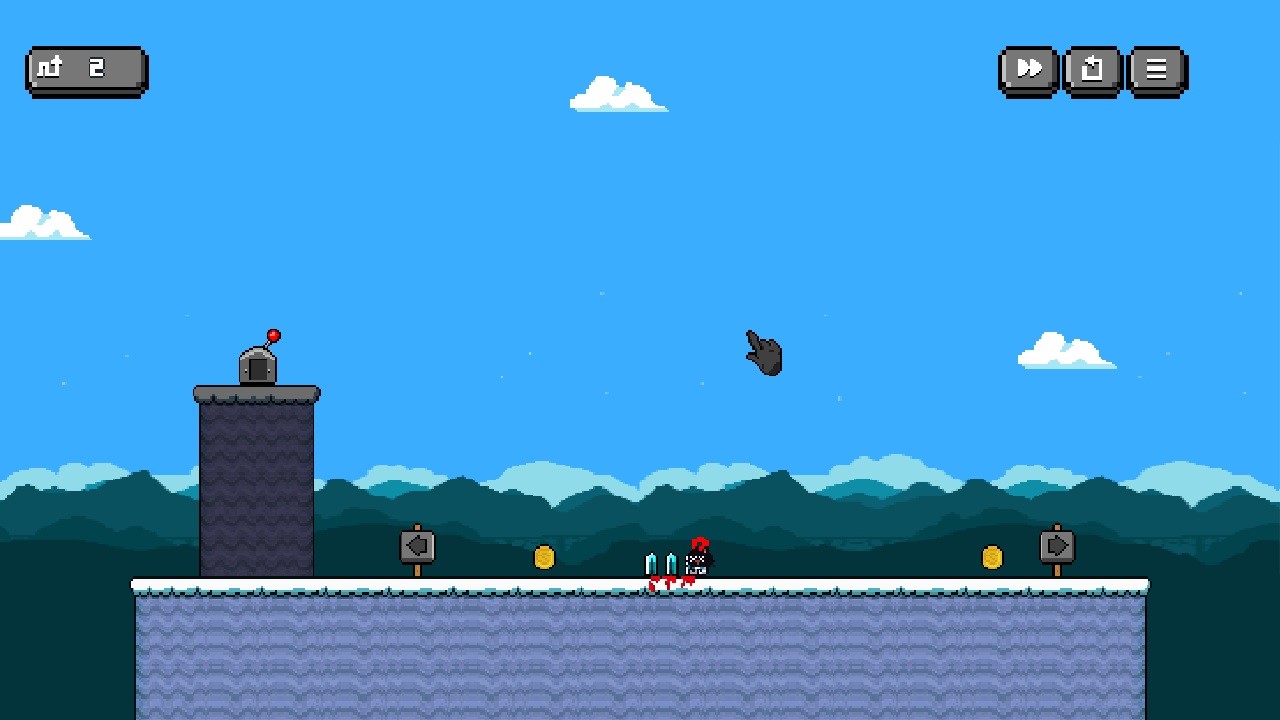Click the restart level icon
The image size is (1280, 720).
(1091, 69)
